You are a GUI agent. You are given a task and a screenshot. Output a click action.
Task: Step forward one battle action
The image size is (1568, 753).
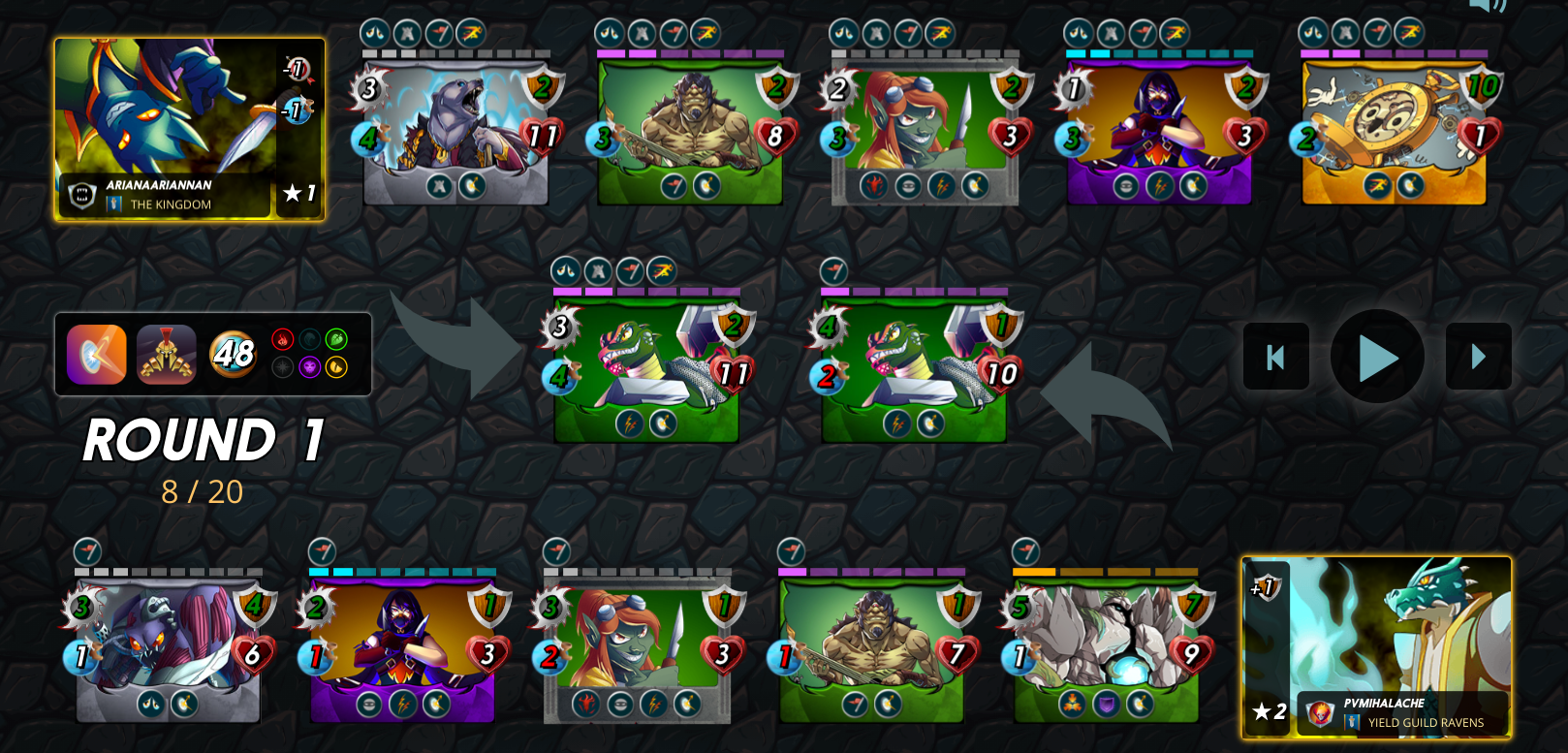pyautogui.click(x=1478, y=357)
